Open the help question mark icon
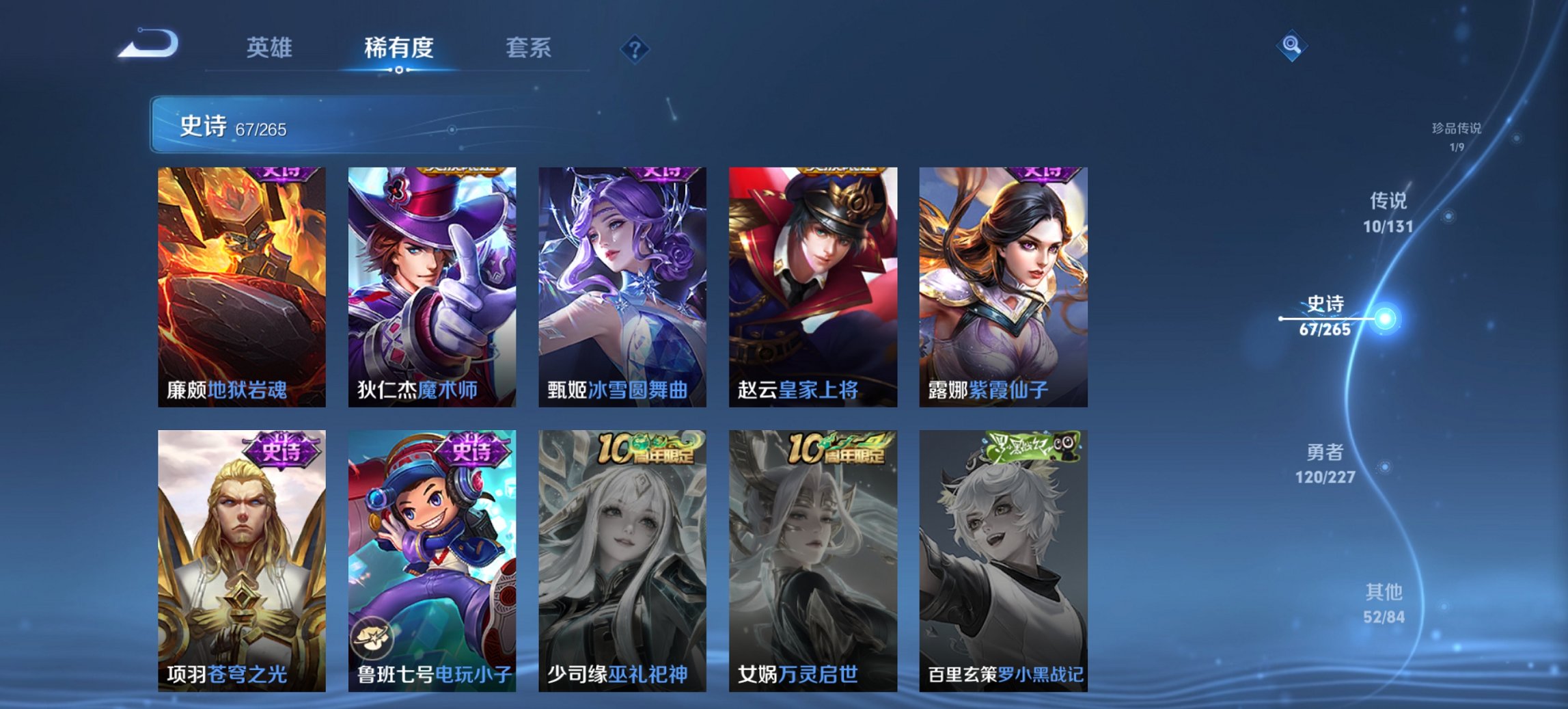The width and height of the screenshot is (1568, 709). pyautogui.click(x=635, y=49)
